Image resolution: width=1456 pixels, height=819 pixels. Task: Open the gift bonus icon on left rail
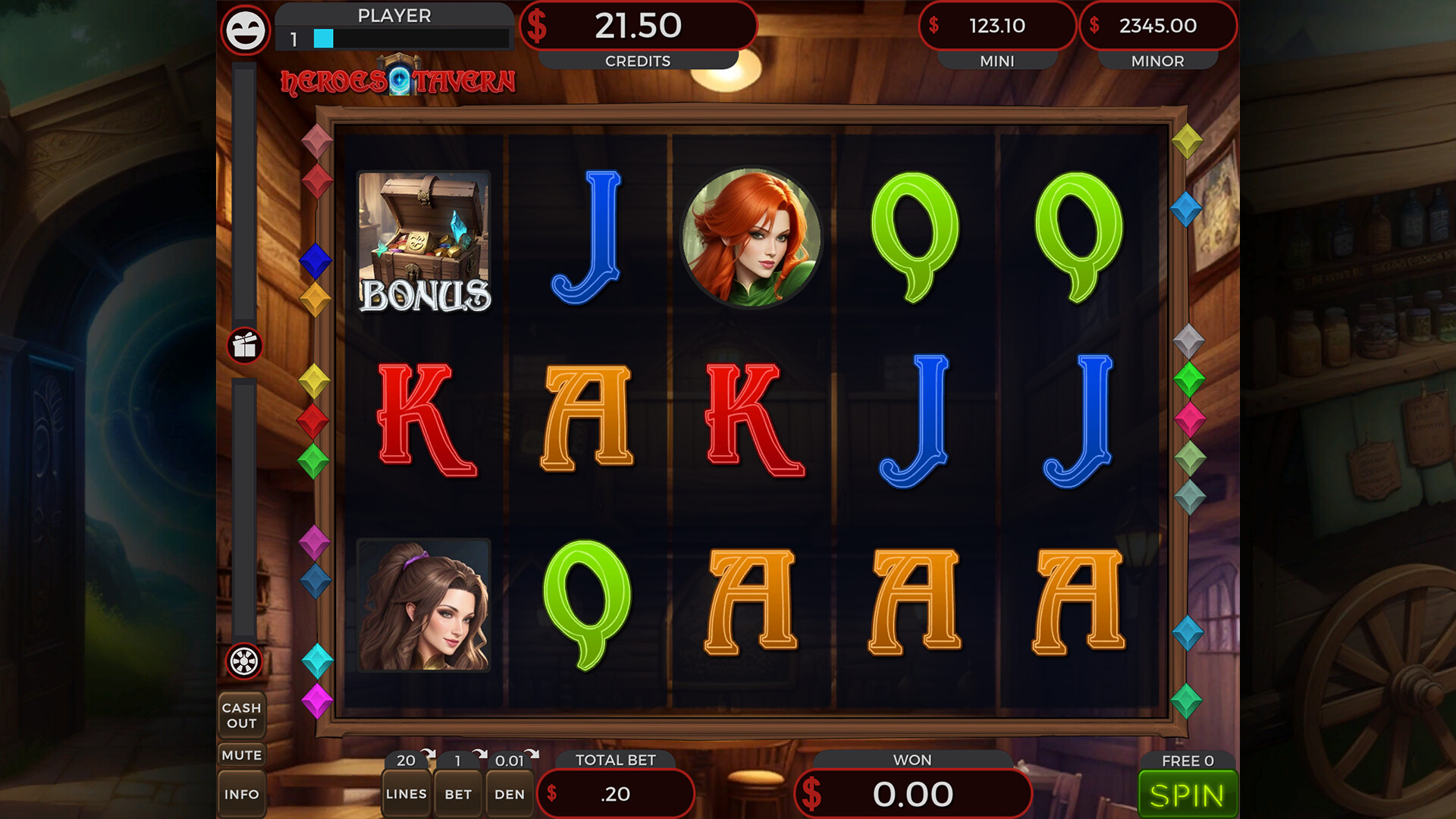[243, 346]
